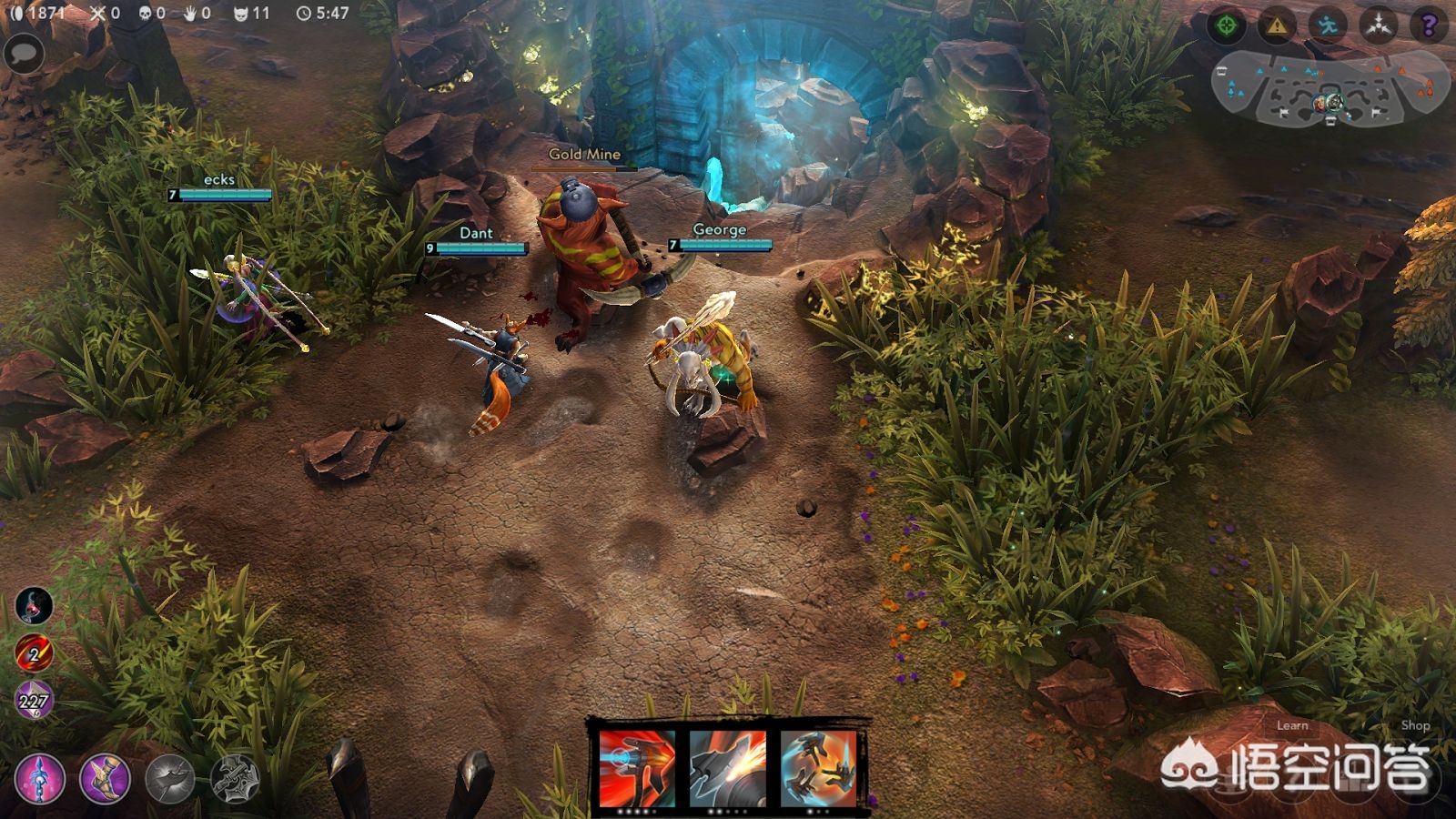
Task: Open the Learn panel
Action: (x=1291, y=725)
